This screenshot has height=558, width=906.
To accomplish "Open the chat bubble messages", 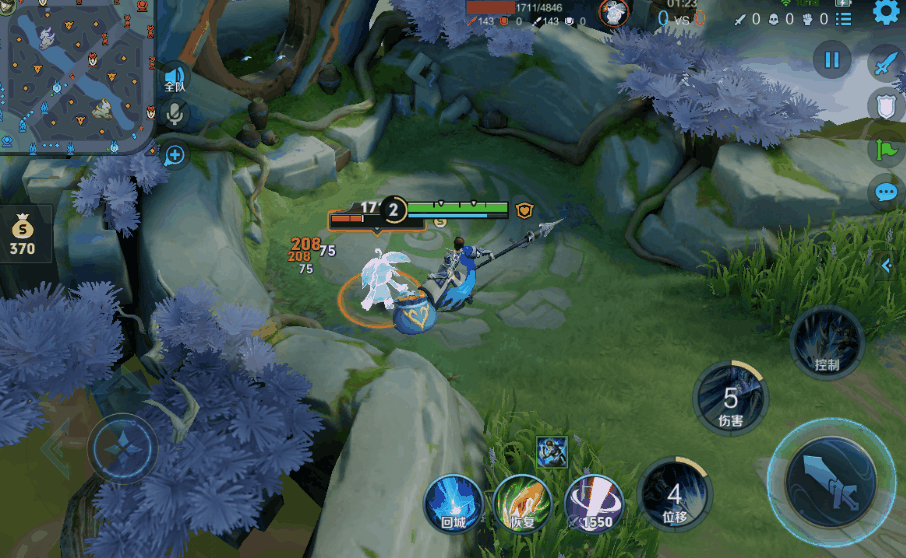I will coord(886,192).
